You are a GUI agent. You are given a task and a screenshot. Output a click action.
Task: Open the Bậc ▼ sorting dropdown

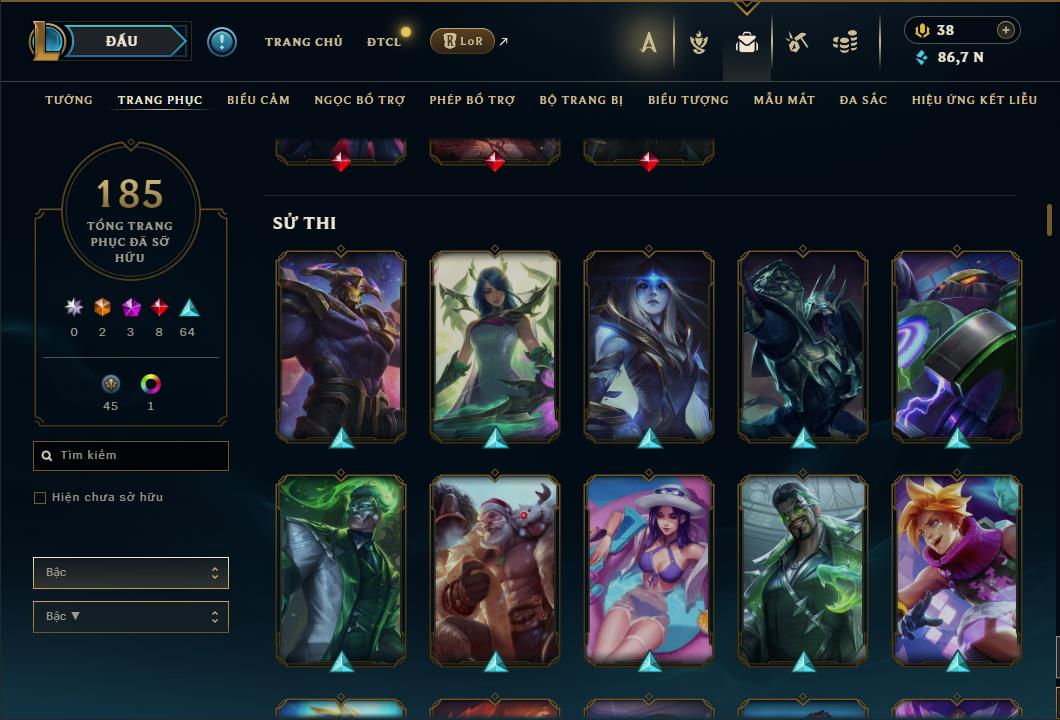(131, 617)
